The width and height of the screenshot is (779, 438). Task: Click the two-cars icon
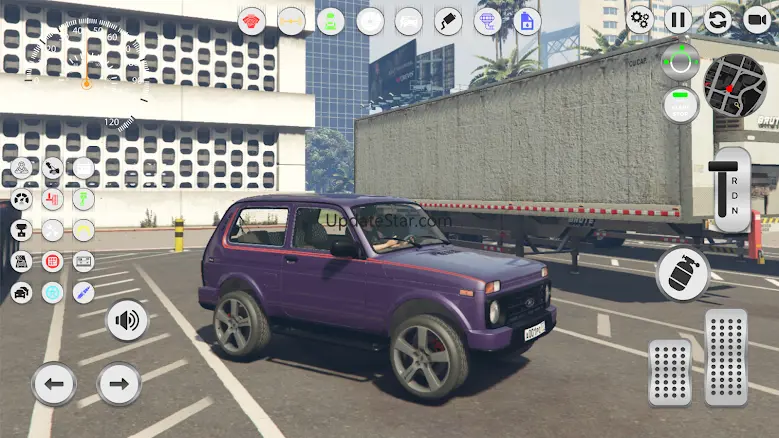point(21,292)
